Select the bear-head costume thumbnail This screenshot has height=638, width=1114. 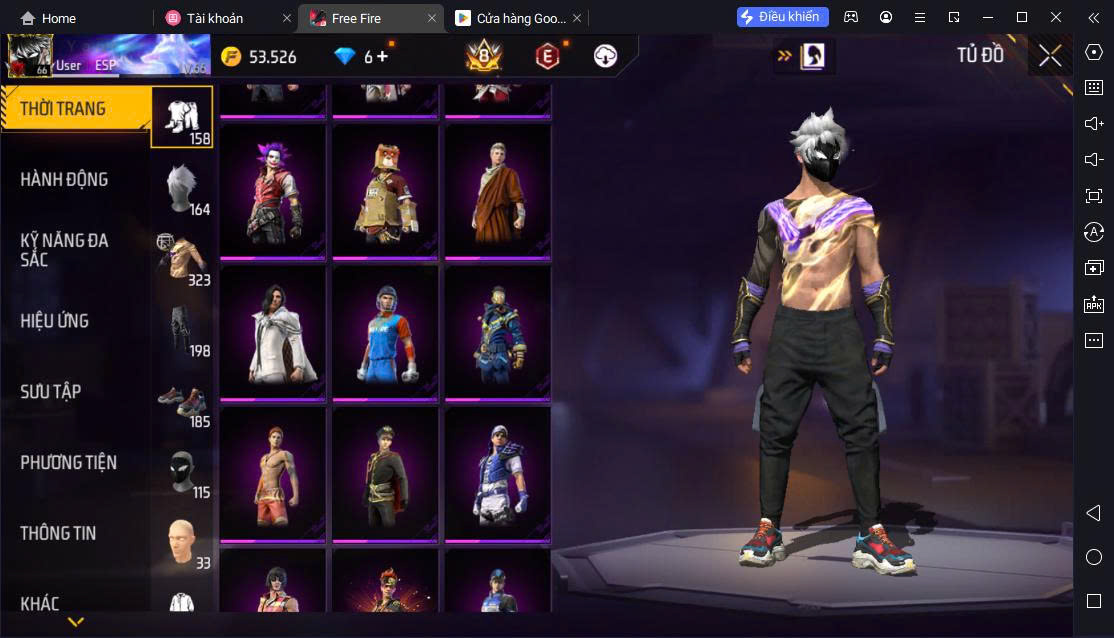385,190
